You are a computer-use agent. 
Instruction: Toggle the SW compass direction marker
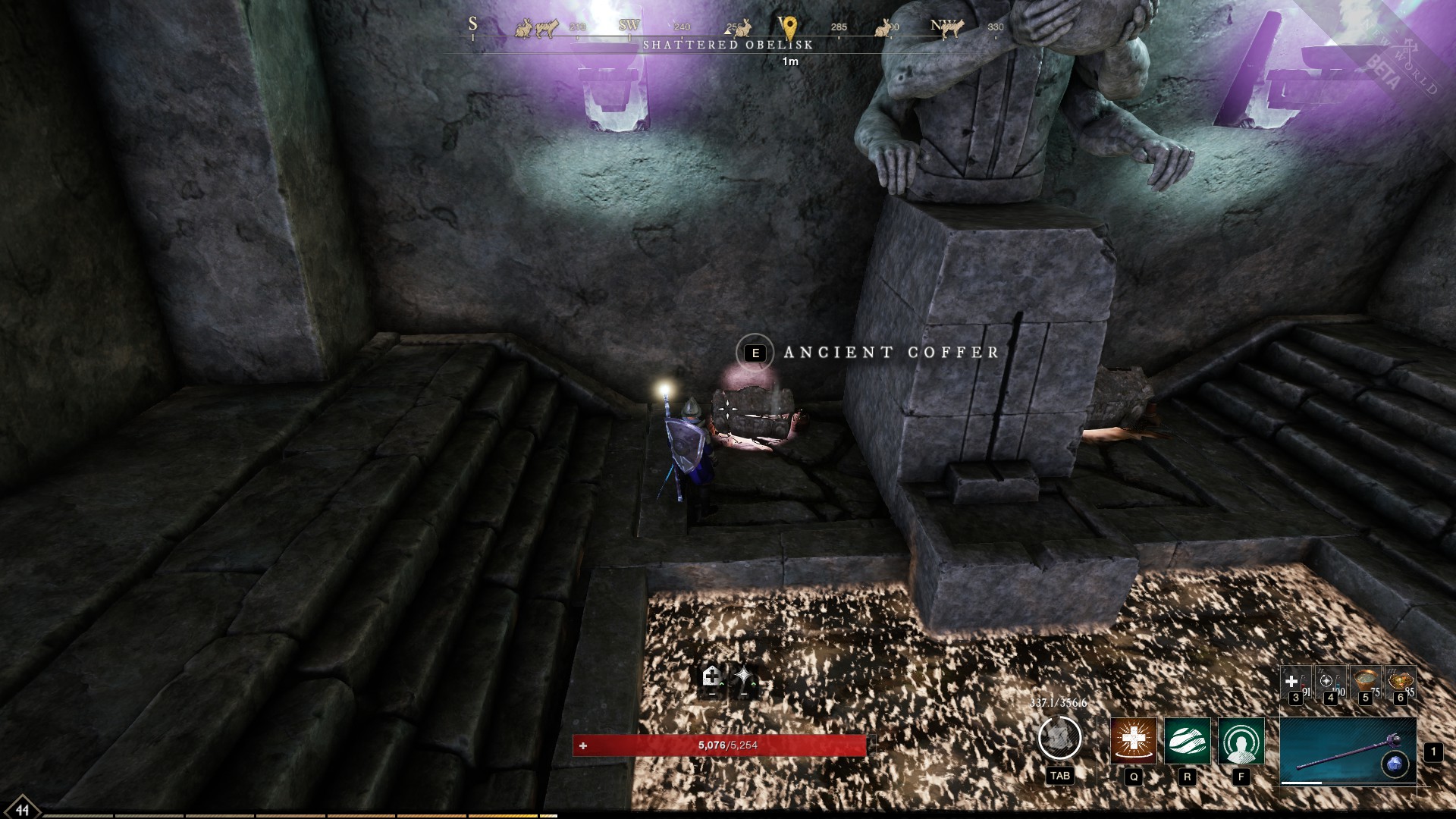coord(627,26)
